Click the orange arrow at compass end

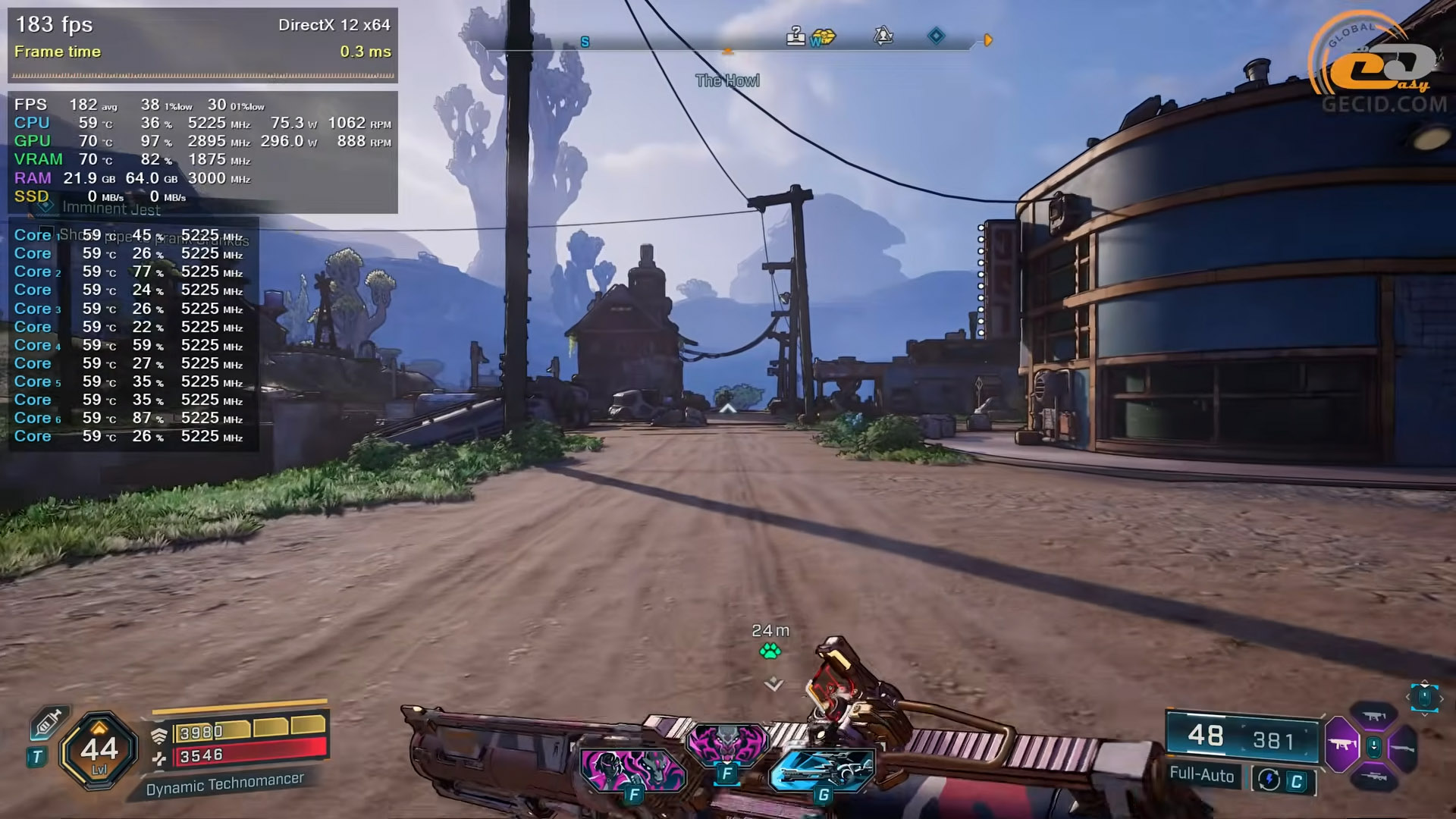988,40
